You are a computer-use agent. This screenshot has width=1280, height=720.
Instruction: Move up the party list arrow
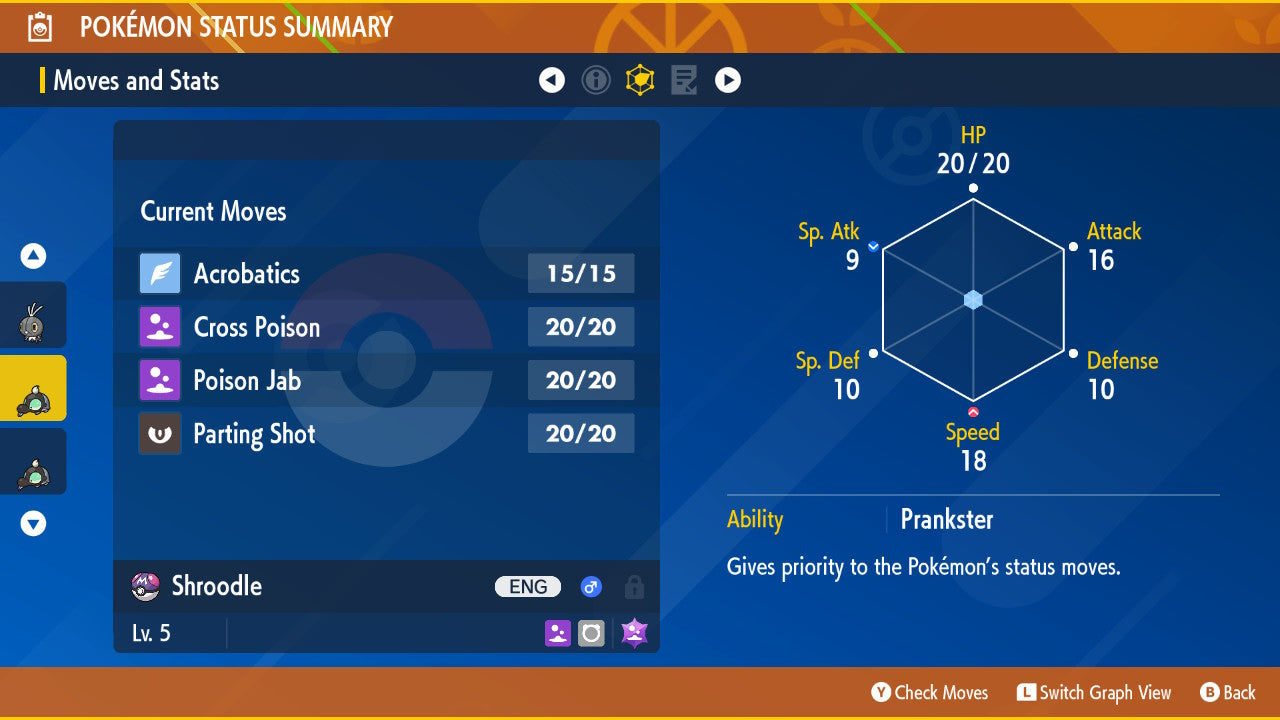click(34, 257)
